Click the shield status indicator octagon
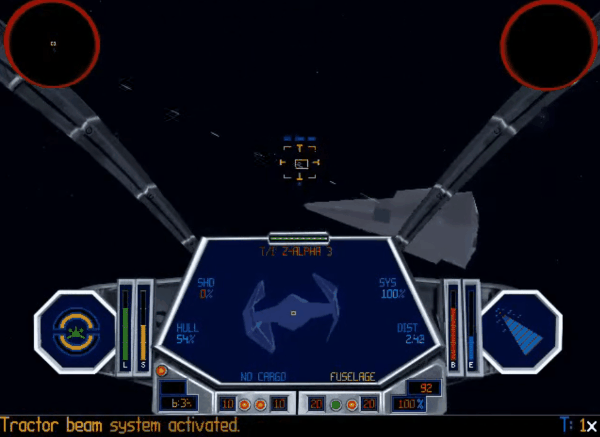 75,329
